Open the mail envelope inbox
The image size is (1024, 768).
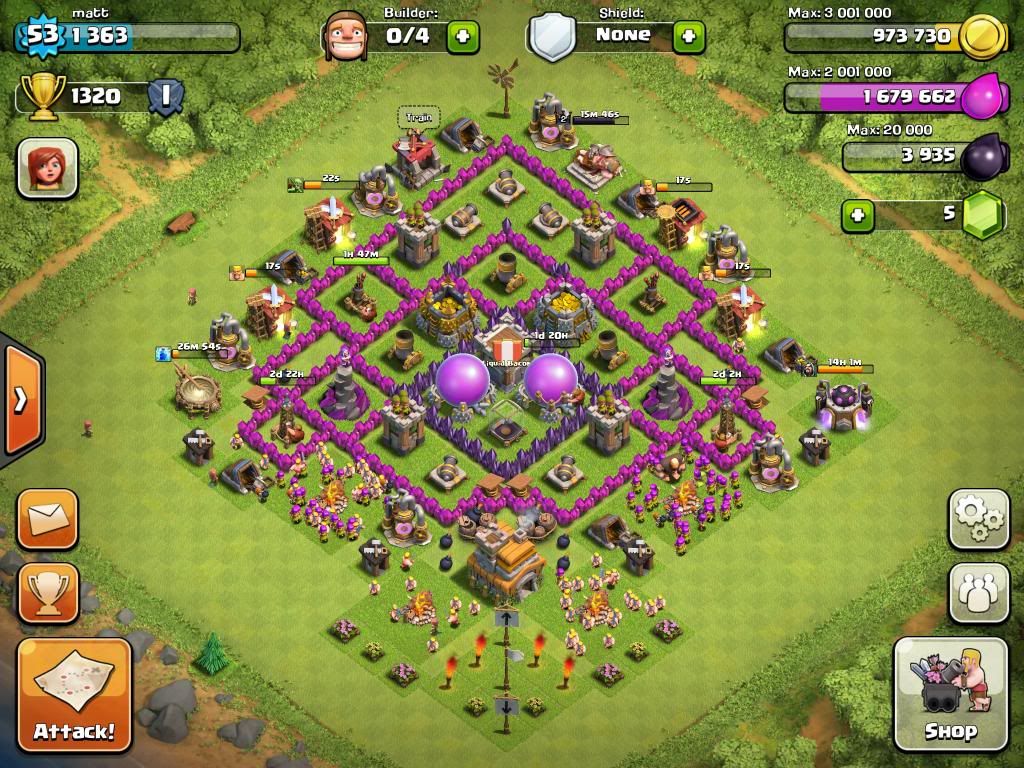(47, 519)
